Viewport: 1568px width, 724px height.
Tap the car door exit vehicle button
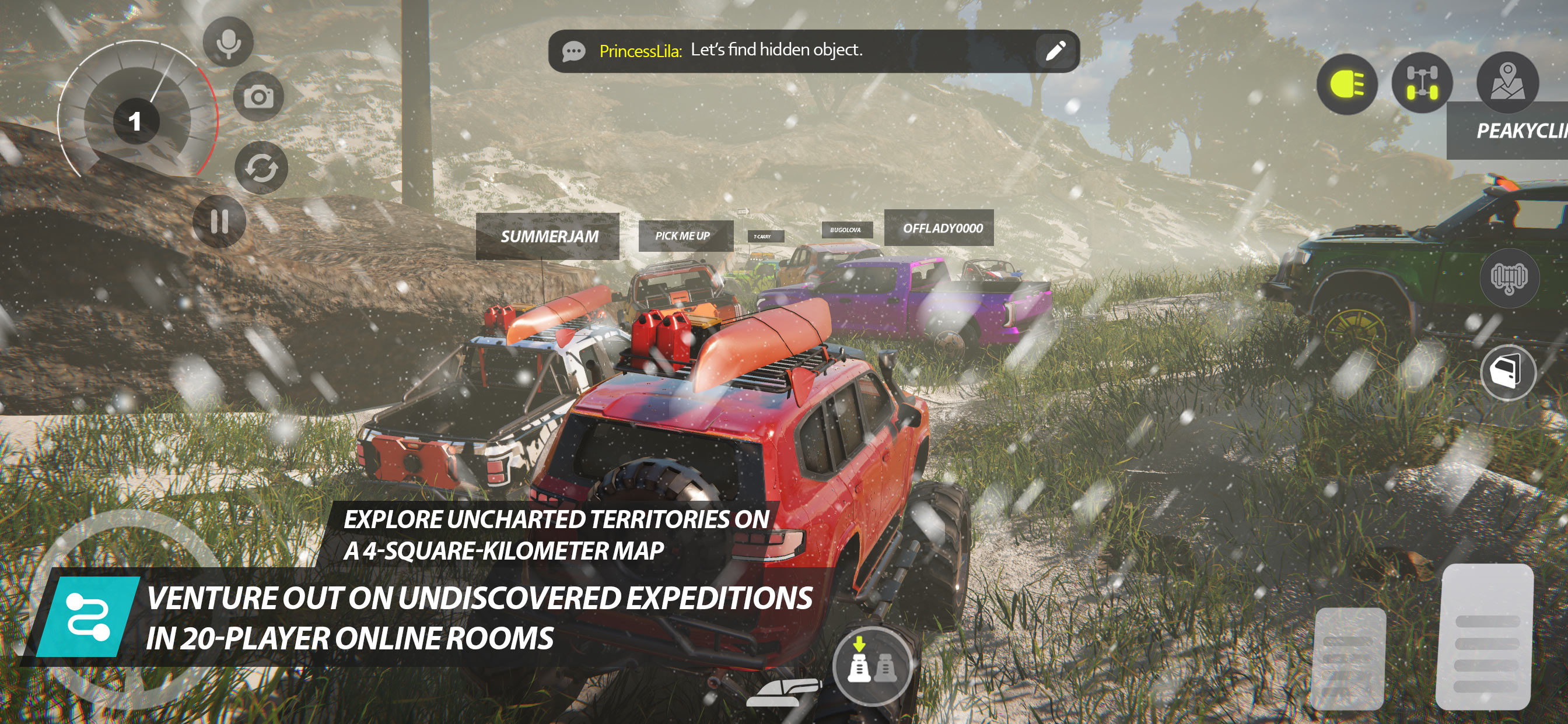tap(1508, 371)
